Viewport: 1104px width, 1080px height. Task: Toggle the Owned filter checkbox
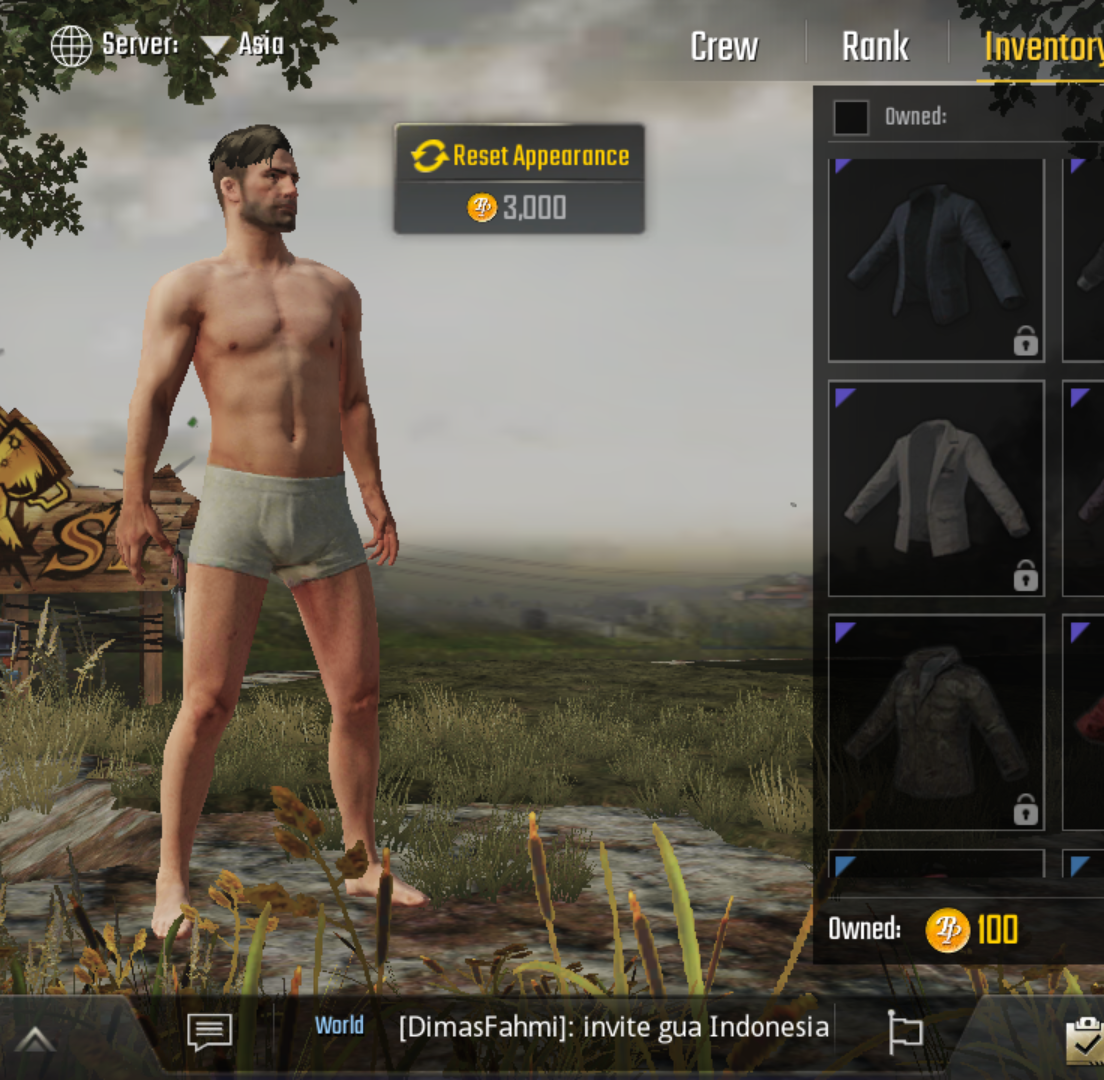tap(851, 117)
